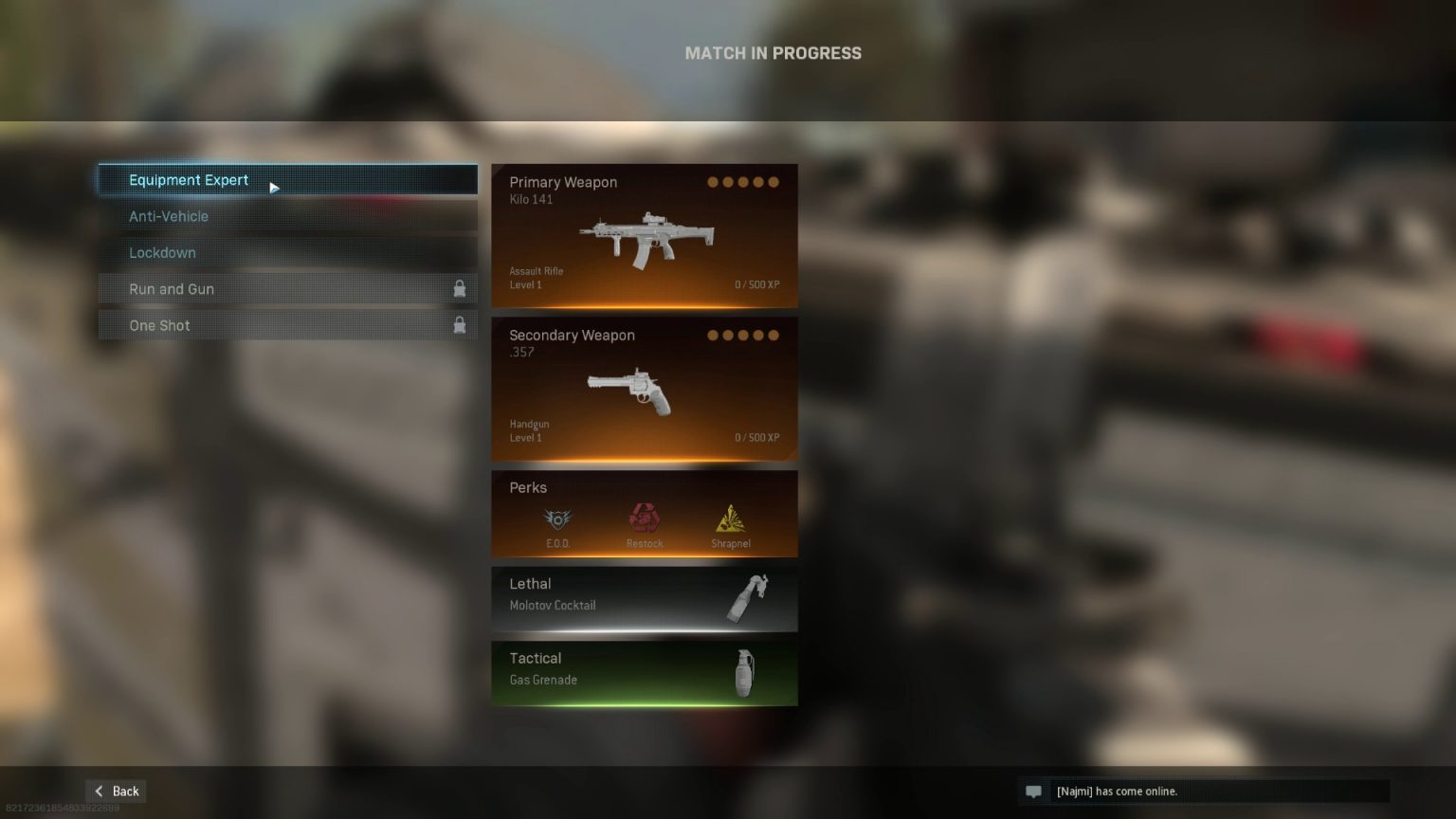Open the Secondary Weapon panel
Image resolution: width=1456 pixels, height=819 pixels.
tap(645, 389)
